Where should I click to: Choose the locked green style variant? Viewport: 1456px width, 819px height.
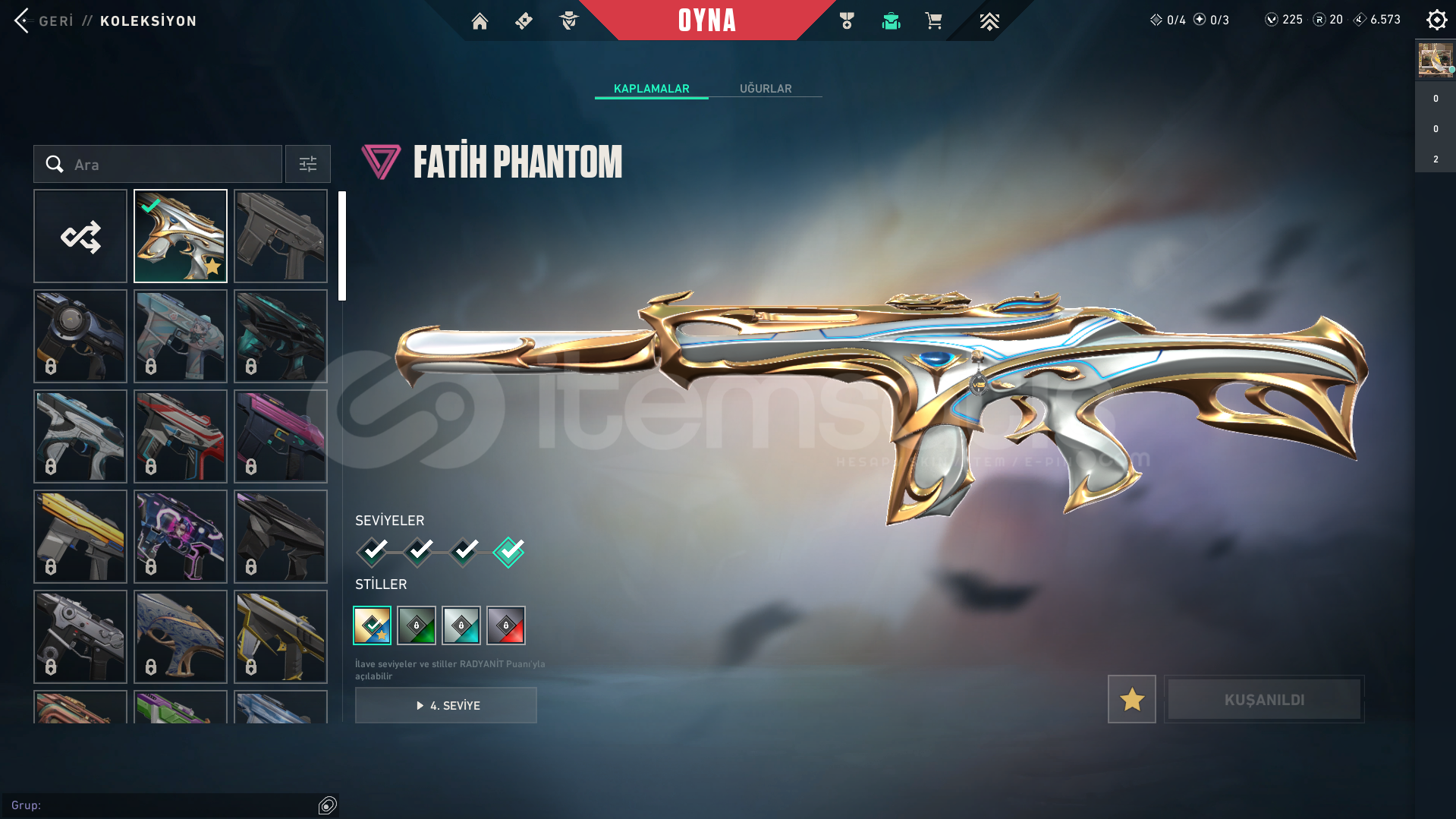(417, 625)
